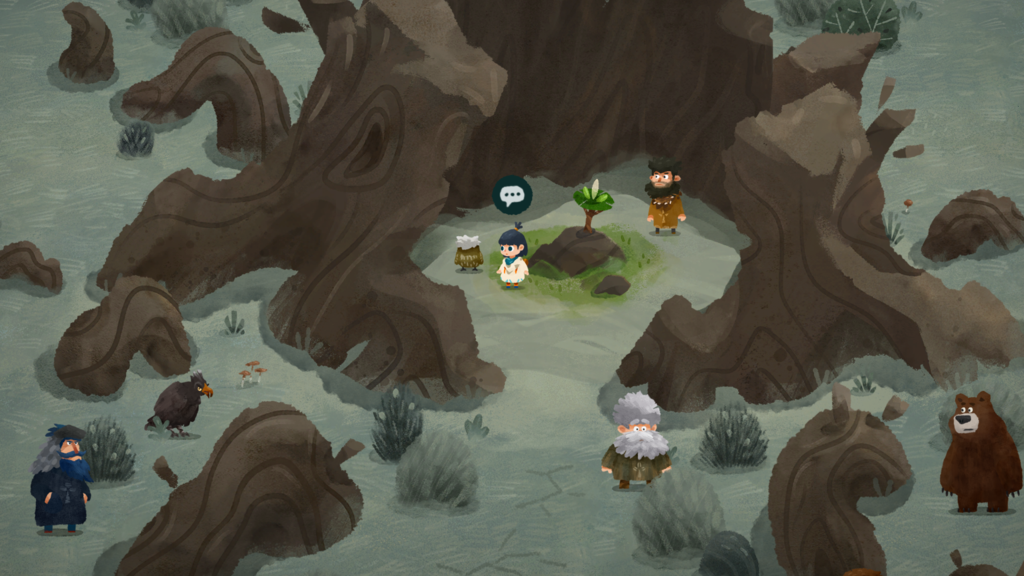Viewport: 1024px width, 576px height.
Task: Click the speech bubble talk prompt
Action: coord(512,195)
